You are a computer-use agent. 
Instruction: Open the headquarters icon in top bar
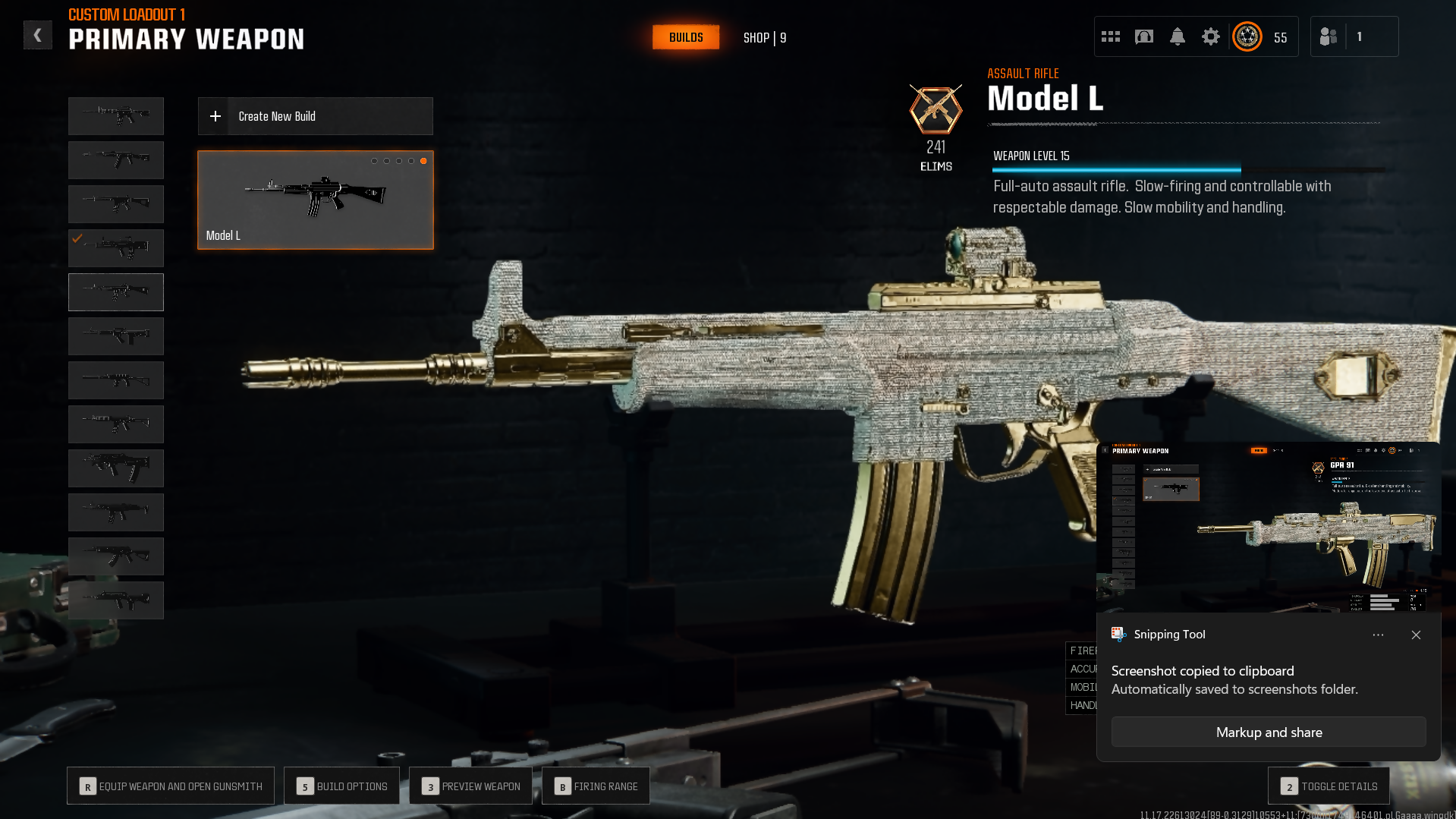click(x=1144, y=36)
